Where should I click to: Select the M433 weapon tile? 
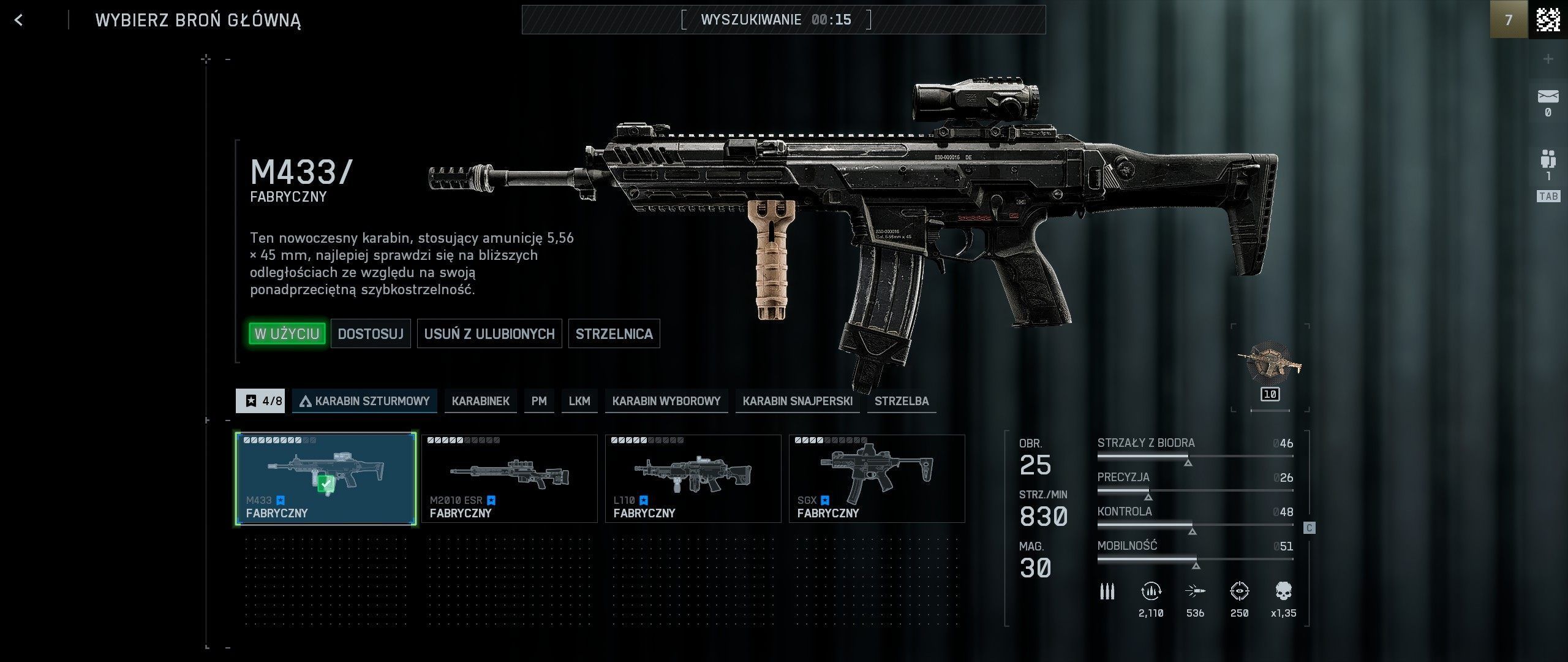point(326,479)
